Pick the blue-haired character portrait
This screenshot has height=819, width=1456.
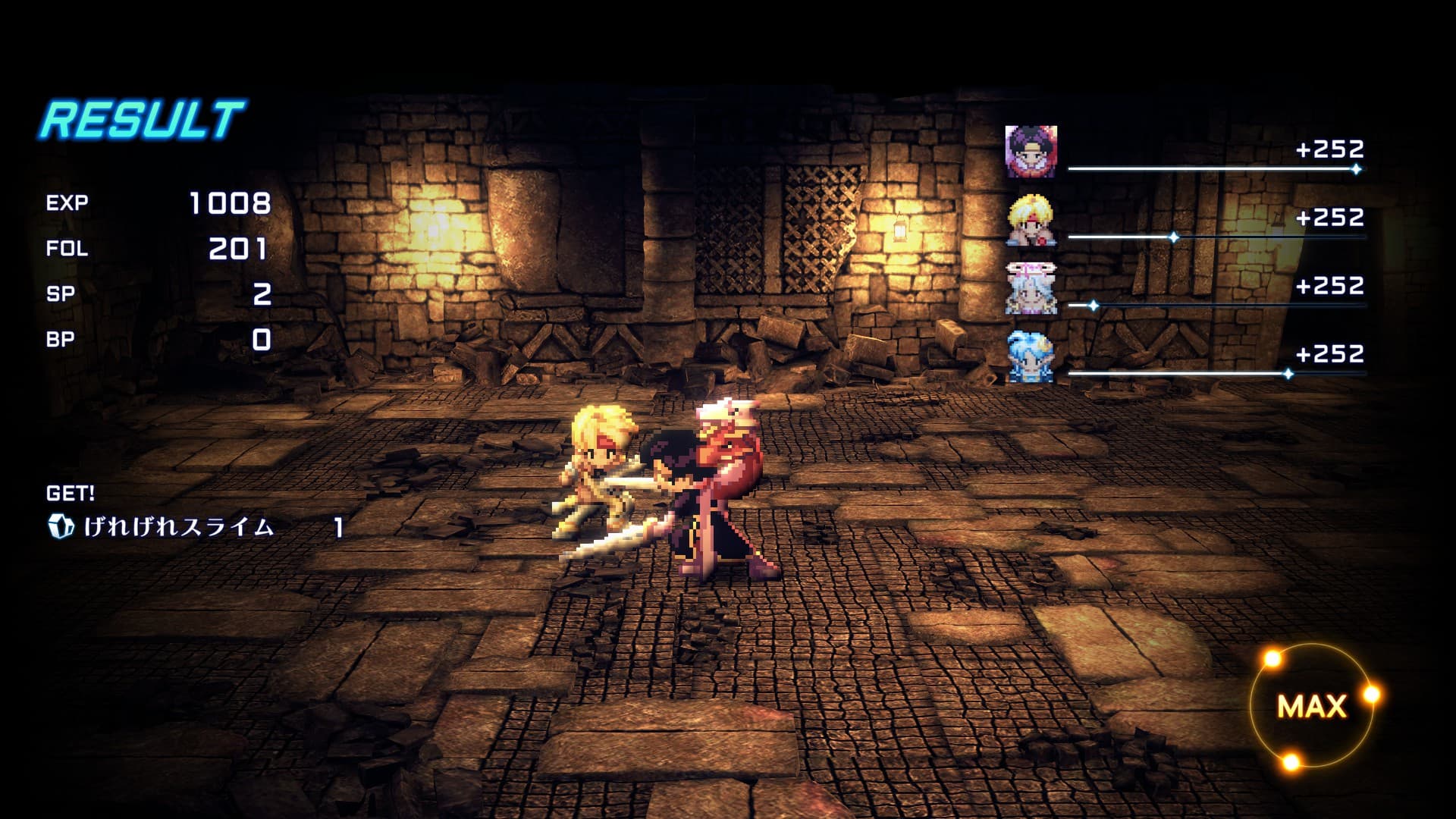click(1031, 356)
